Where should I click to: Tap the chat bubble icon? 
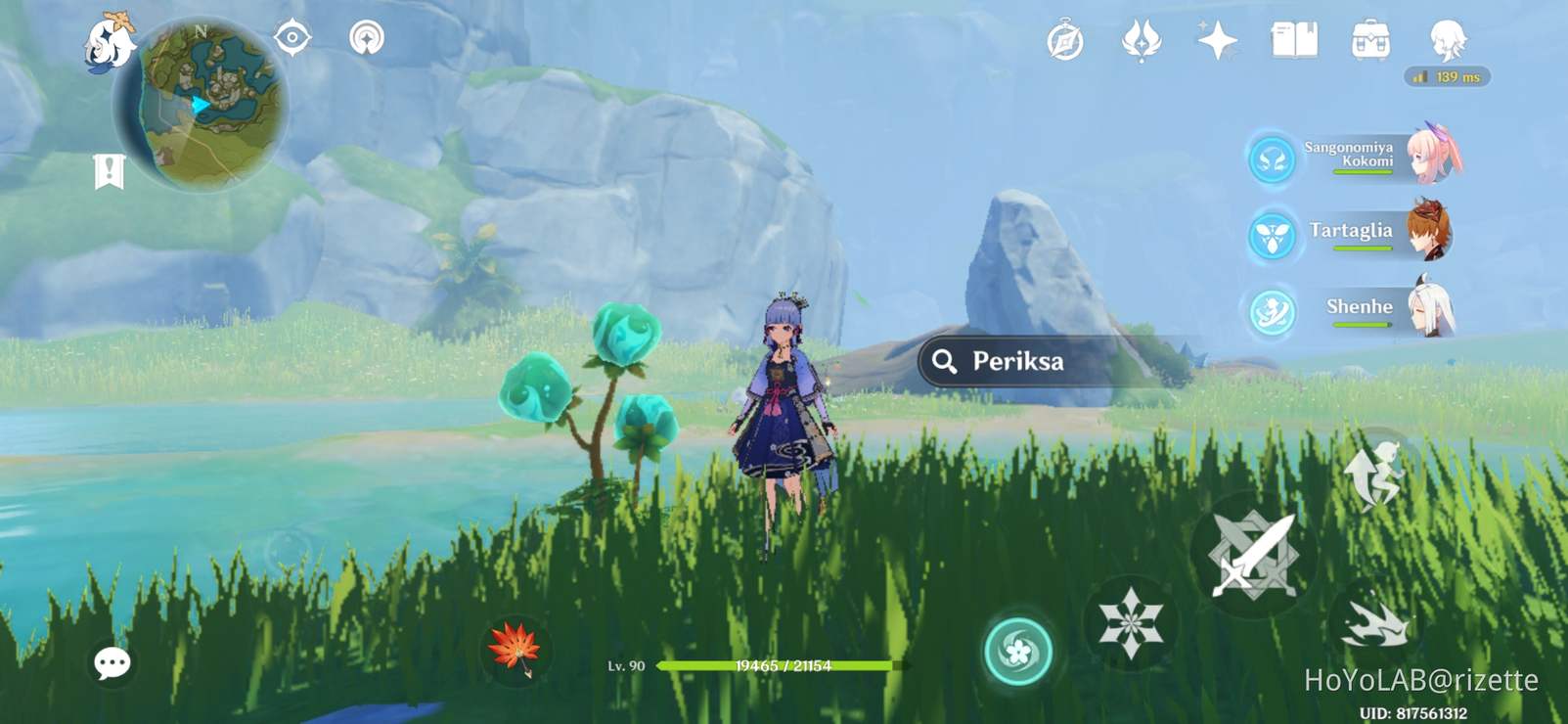coord(111,662)
